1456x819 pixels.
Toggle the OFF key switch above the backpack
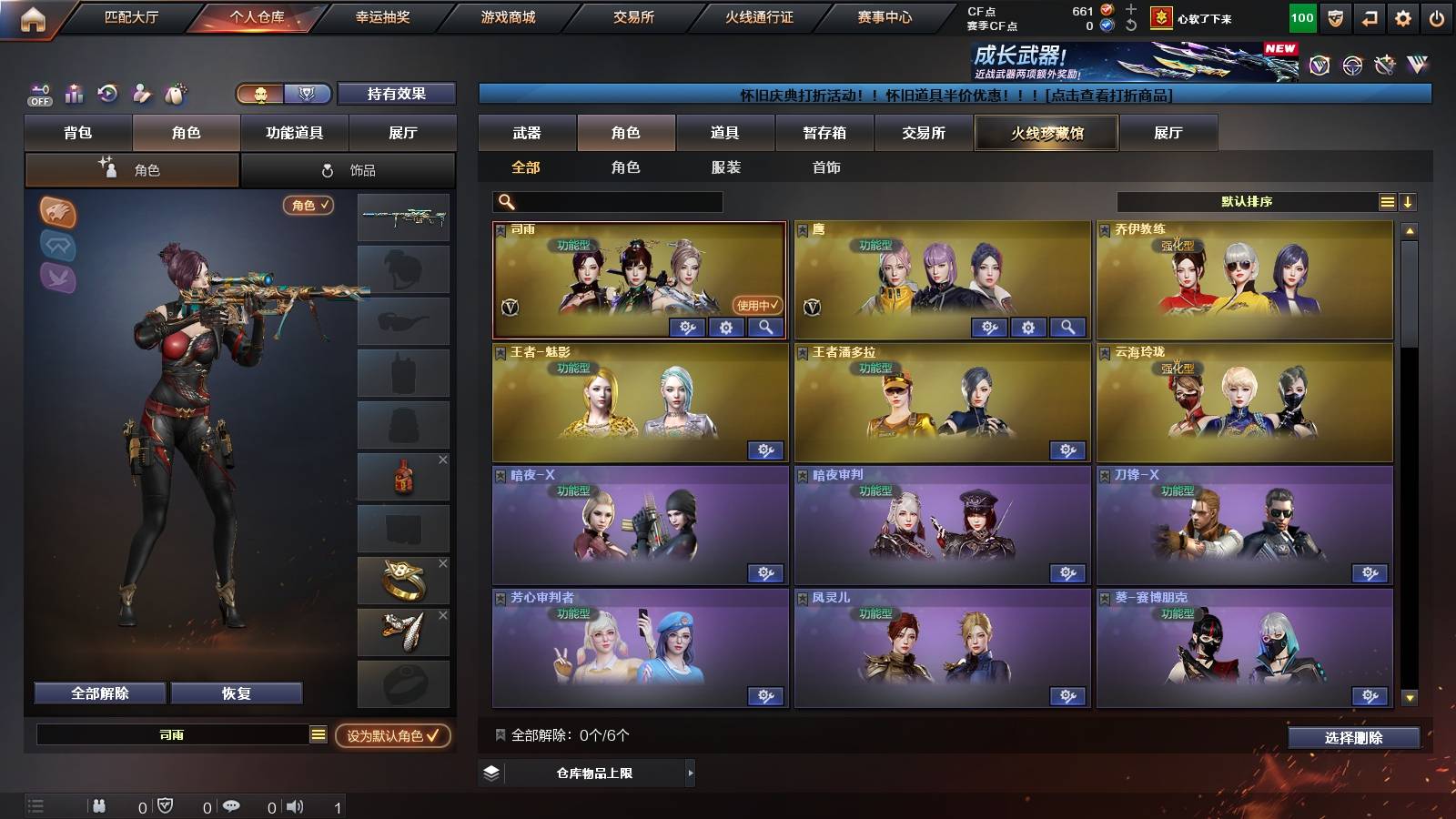click(38, 94)
